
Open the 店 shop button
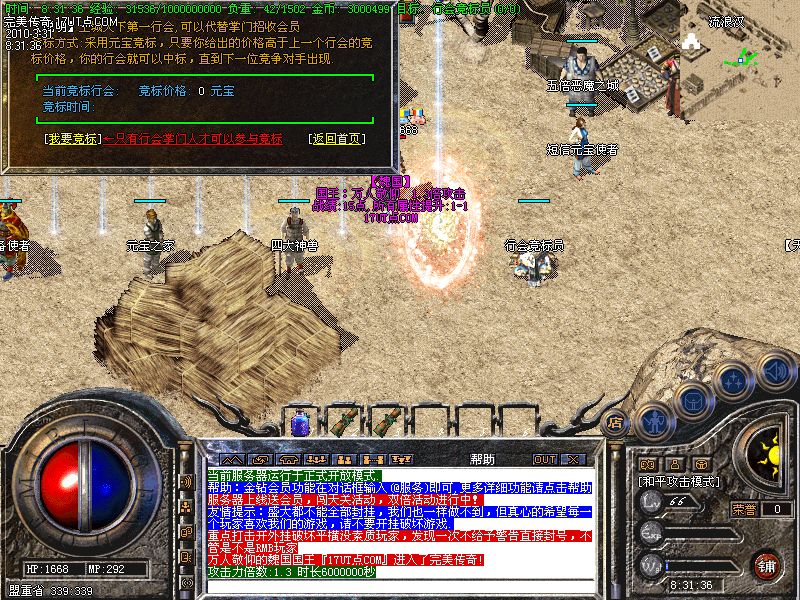(x=615, y=422)
